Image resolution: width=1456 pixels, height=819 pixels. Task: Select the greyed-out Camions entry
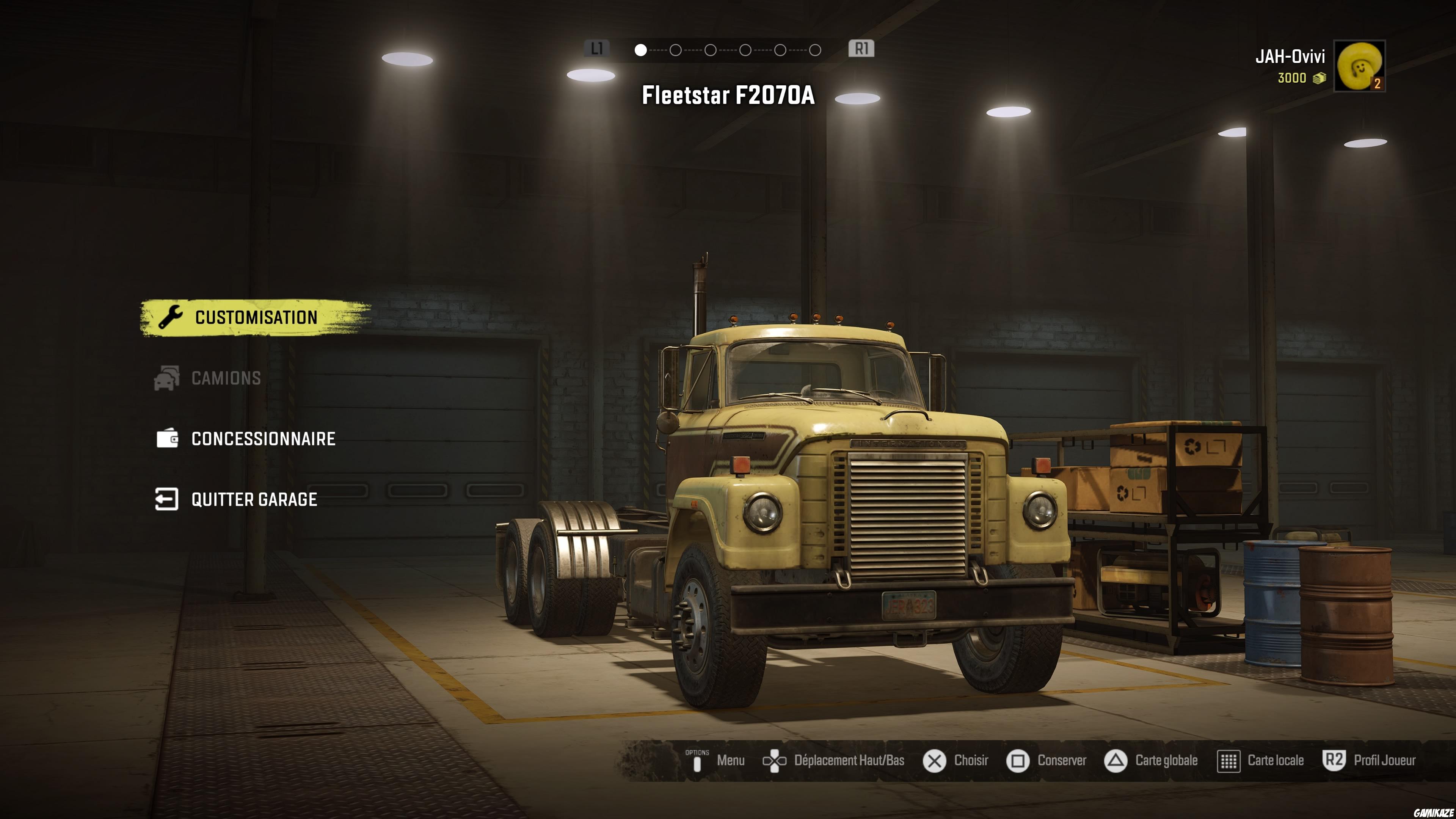(x=226, y=378)
